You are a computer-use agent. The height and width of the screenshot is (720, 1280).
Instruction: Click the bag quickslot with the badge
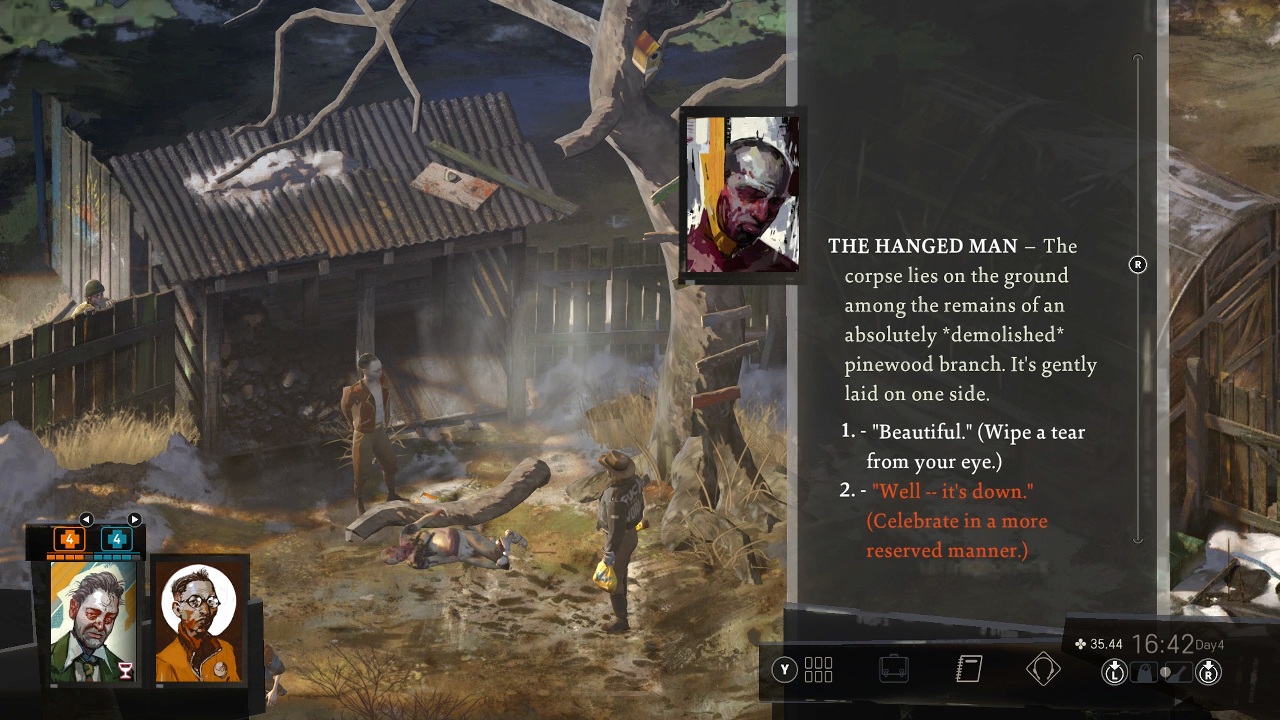[1142, 671]
